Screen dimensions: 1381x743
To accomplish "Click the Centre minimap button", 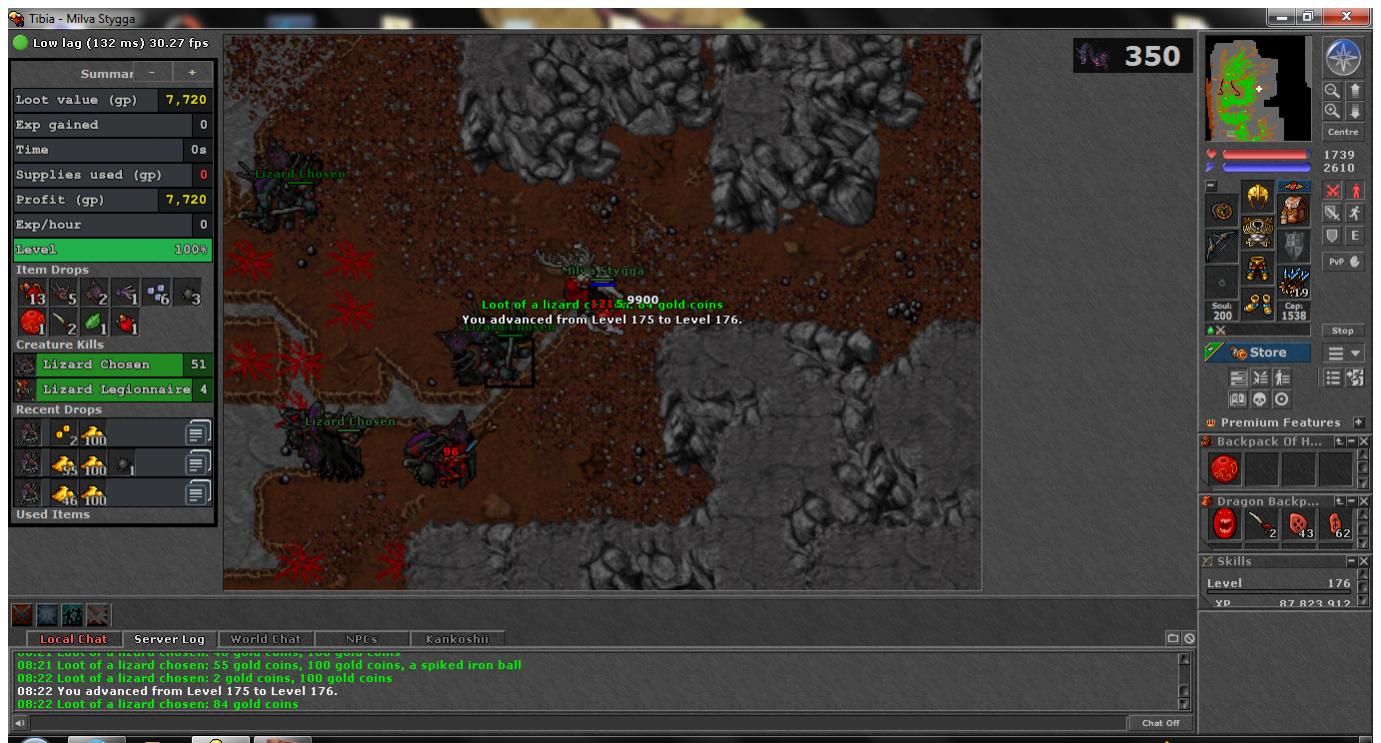I will [x=1342, y=132].
